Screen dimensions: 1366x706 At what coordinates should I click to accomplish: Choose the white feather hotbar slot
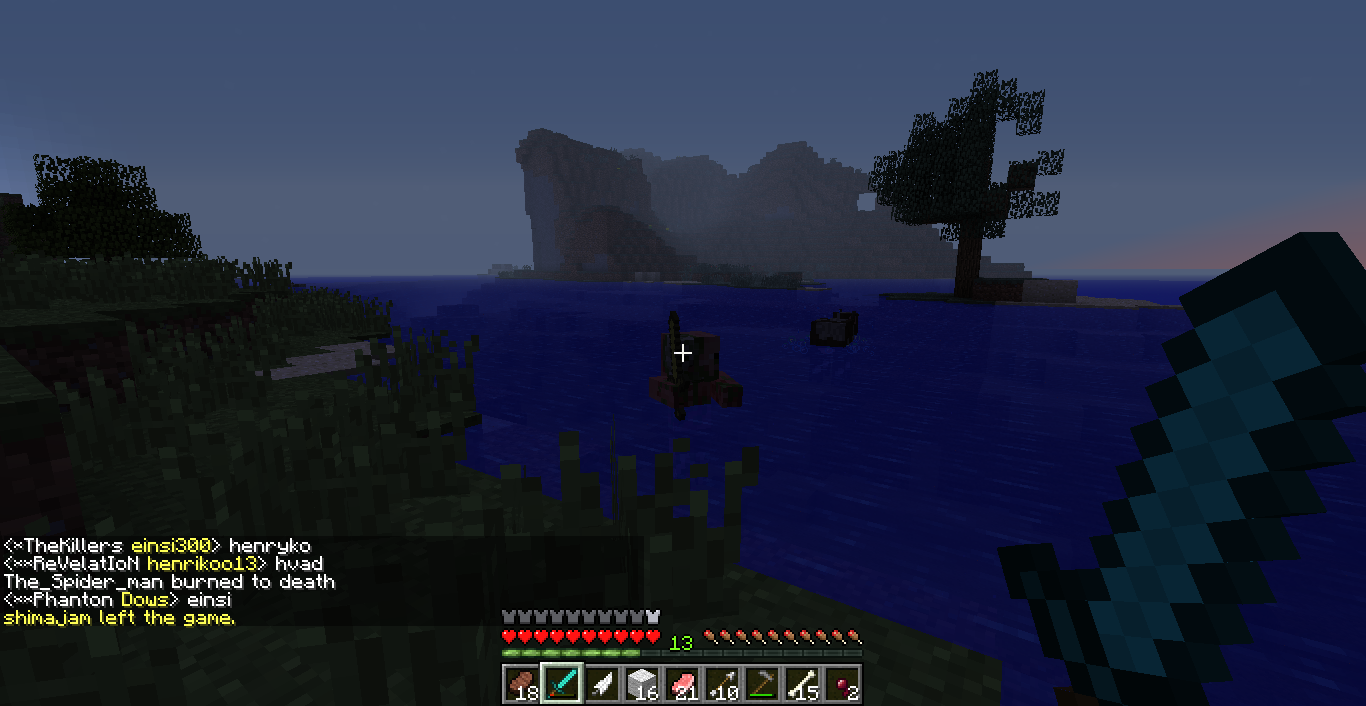coord(601,685)
